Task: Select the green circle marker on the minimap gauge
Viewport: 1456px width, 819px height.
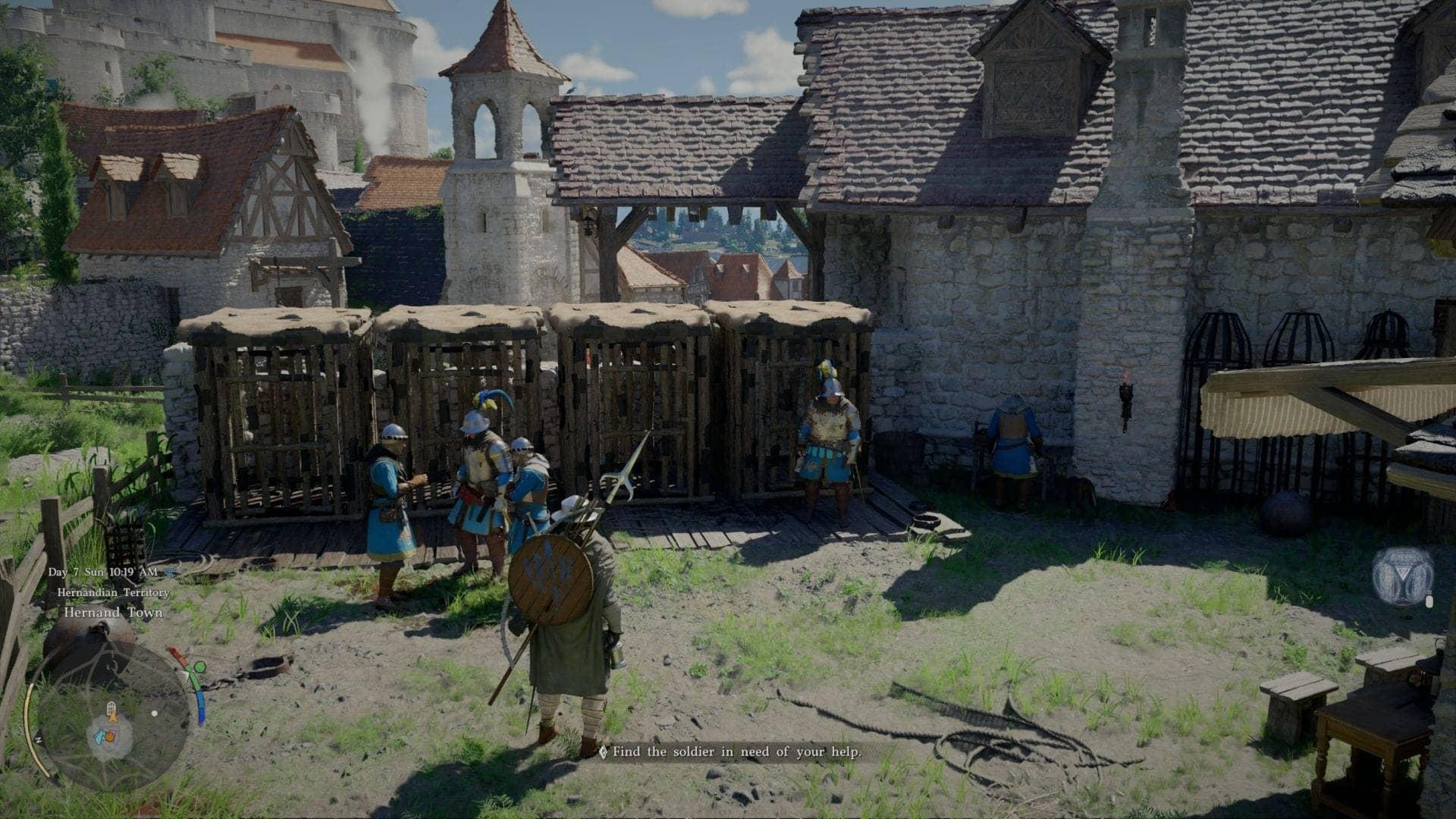Action: coord(199,667)
